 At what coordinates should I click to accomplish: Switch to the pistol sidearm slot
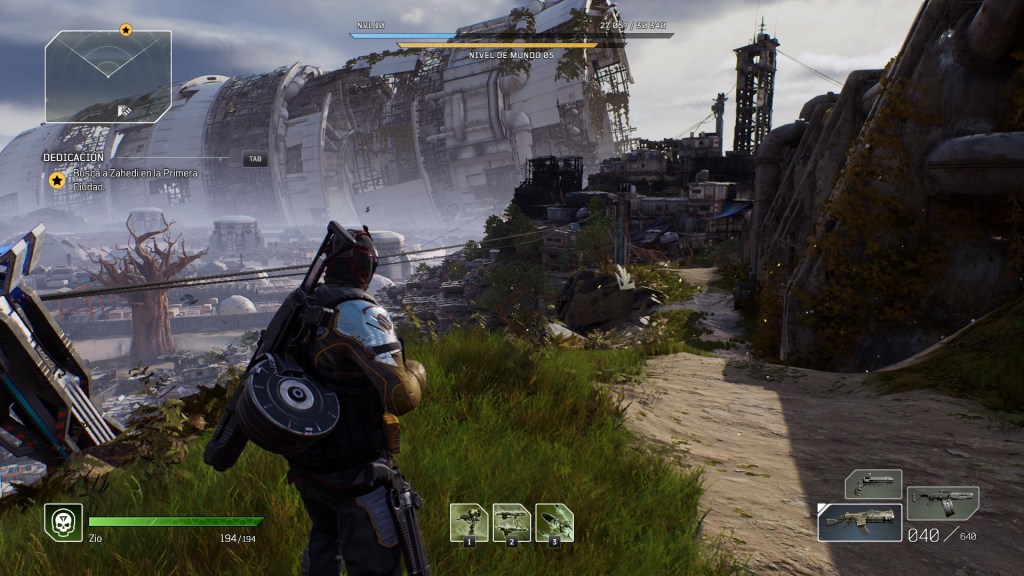(873, 484)
